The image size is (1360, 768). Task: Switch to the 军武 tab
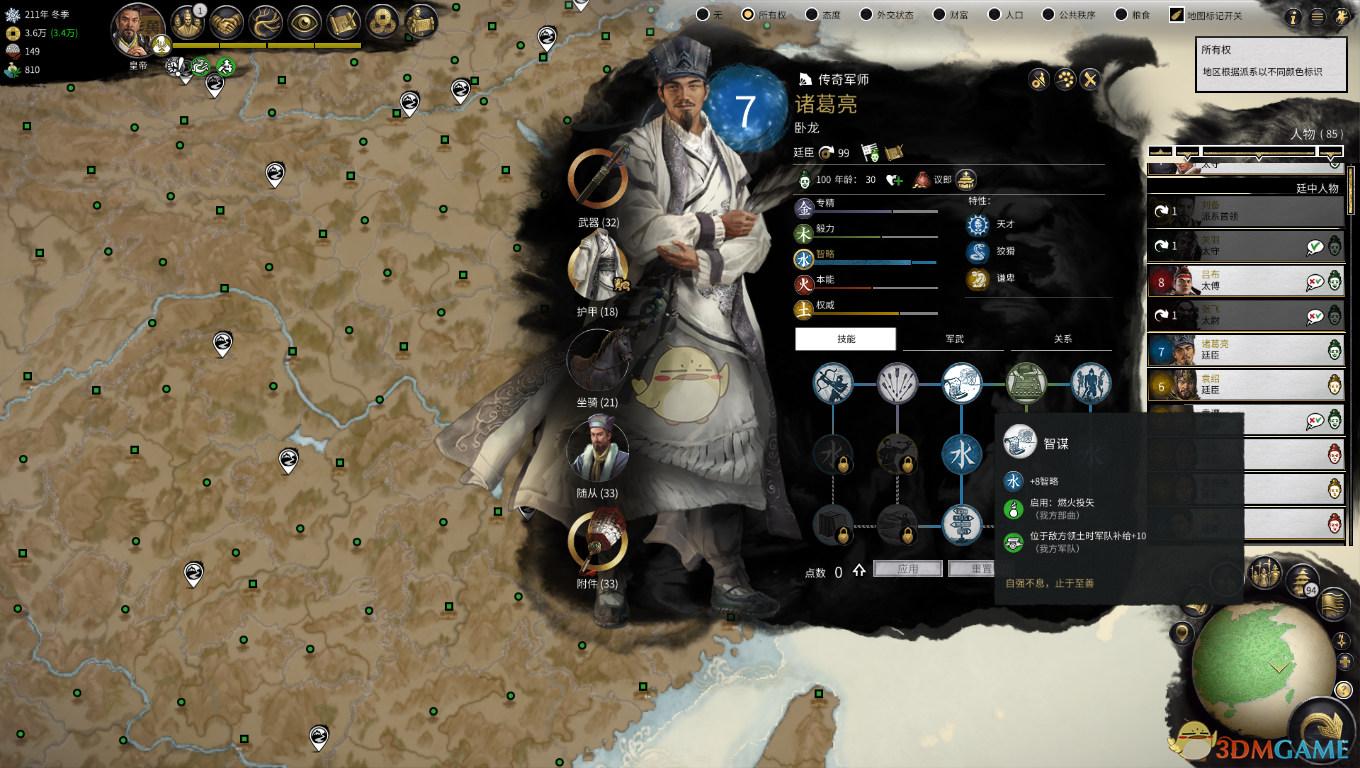(x=954, y=339)
